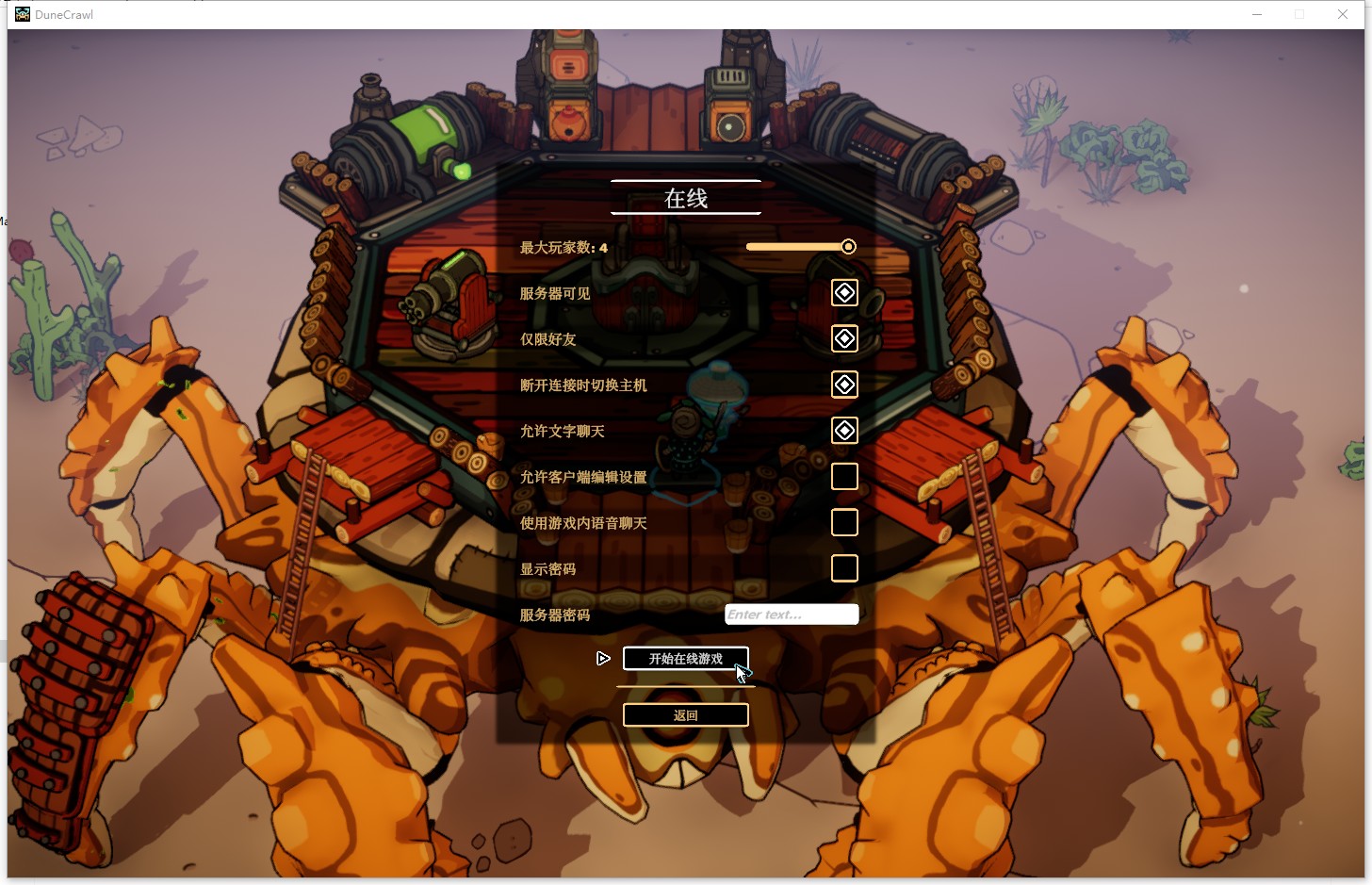The image size is (1372, 885).
Task: Toggle 断开连接时切换主机 checkbox
Action: click(844, 385)
